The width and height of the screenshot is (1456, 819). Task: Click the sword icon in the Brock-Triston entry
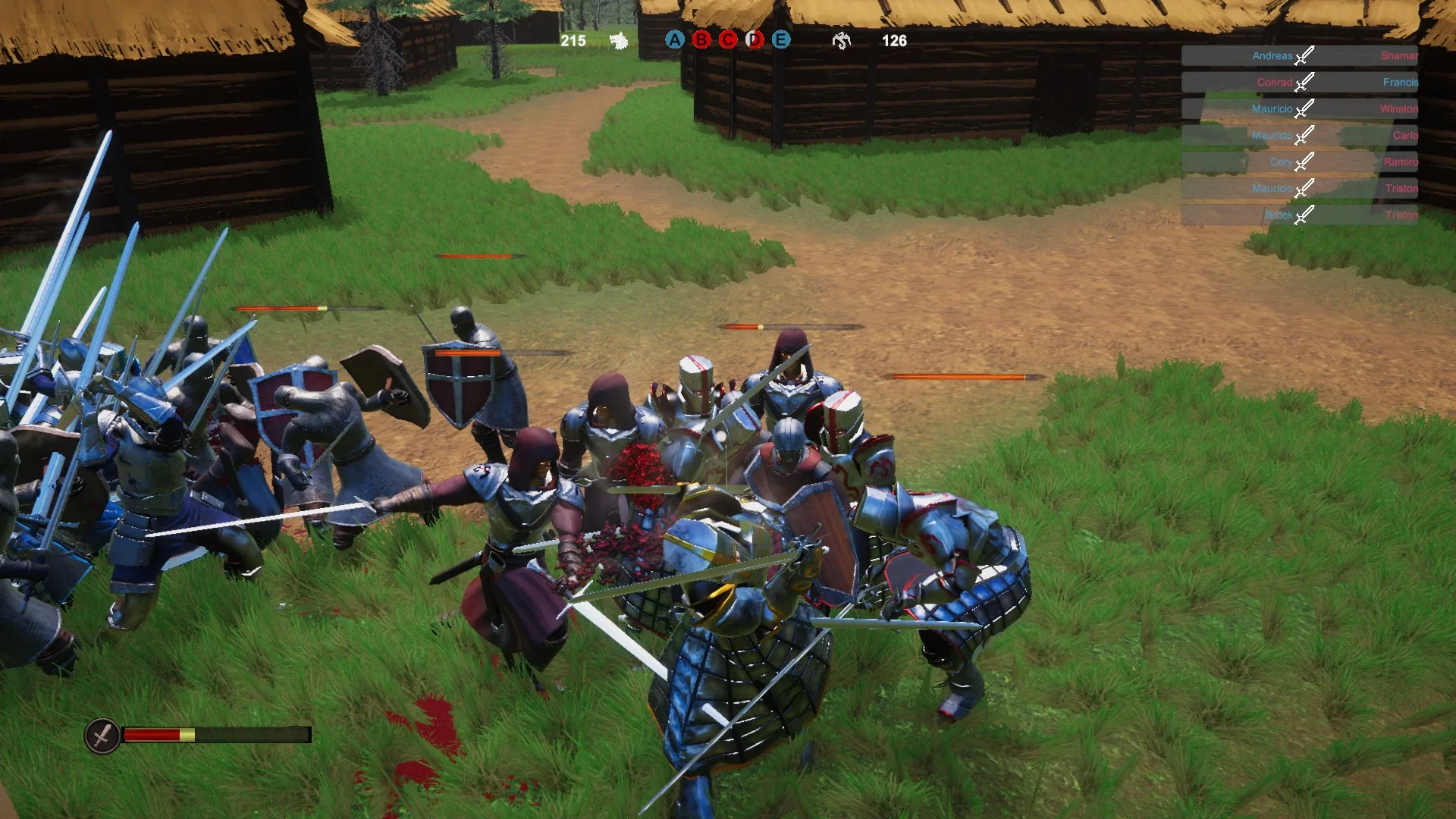point(1304,215)
